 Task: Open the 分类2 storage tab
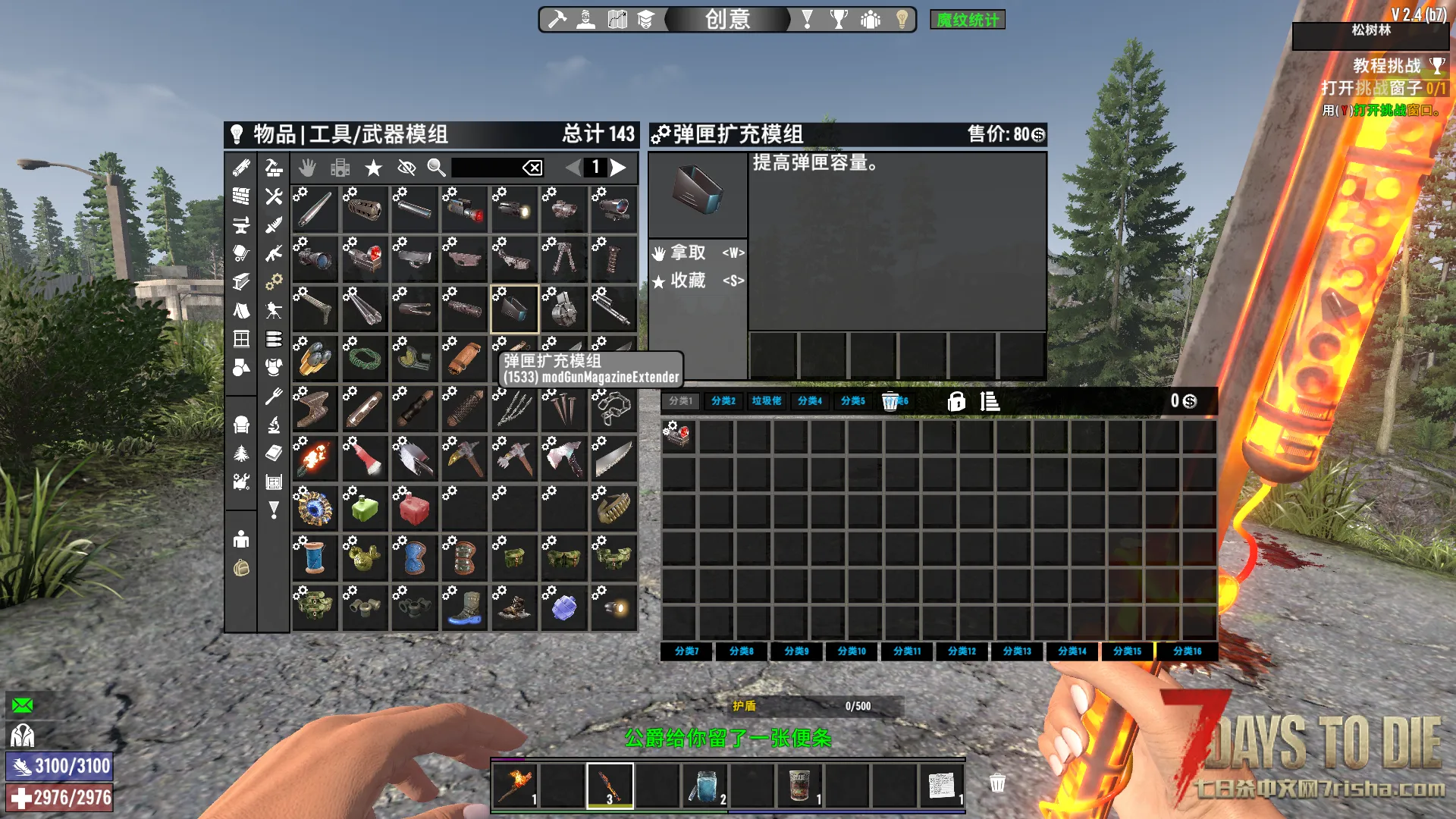723,401
